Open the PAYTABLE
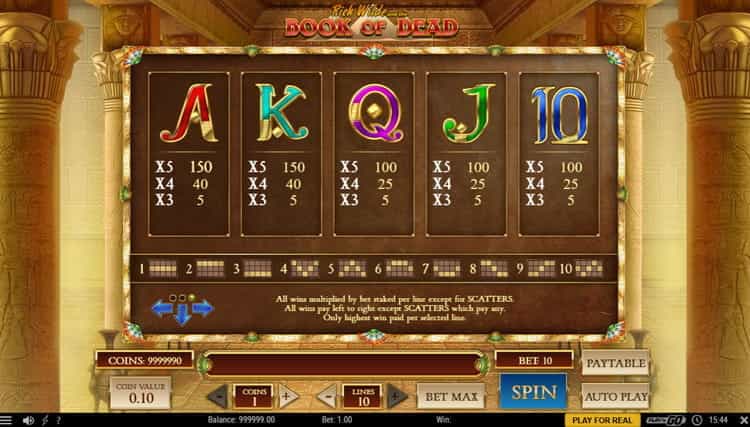The width and height of the screenshot is (750, 427). click(x=615, y=362)
